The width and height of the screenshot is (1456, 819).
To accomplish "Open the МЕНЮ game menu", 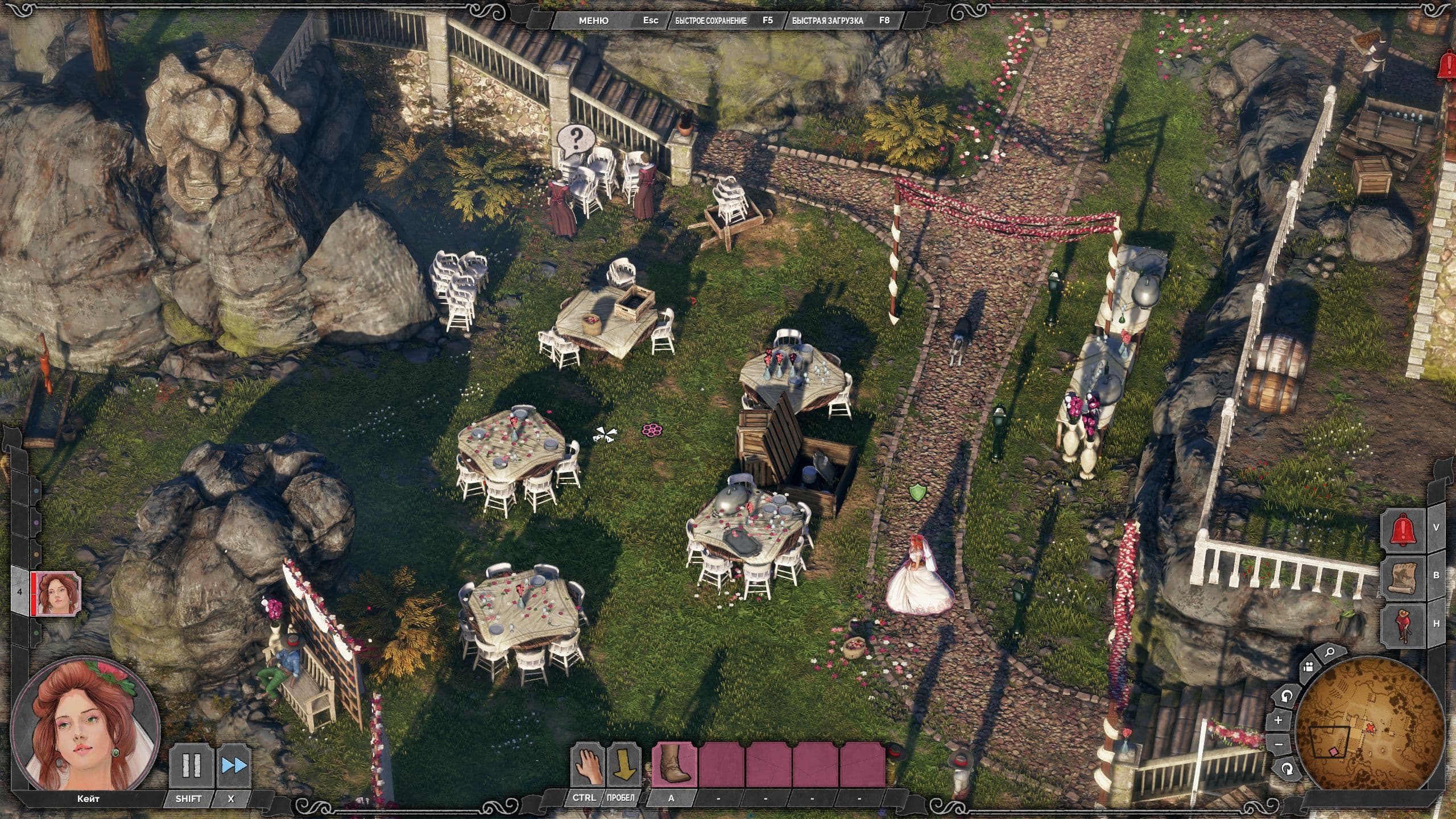I will click(593, 20).
